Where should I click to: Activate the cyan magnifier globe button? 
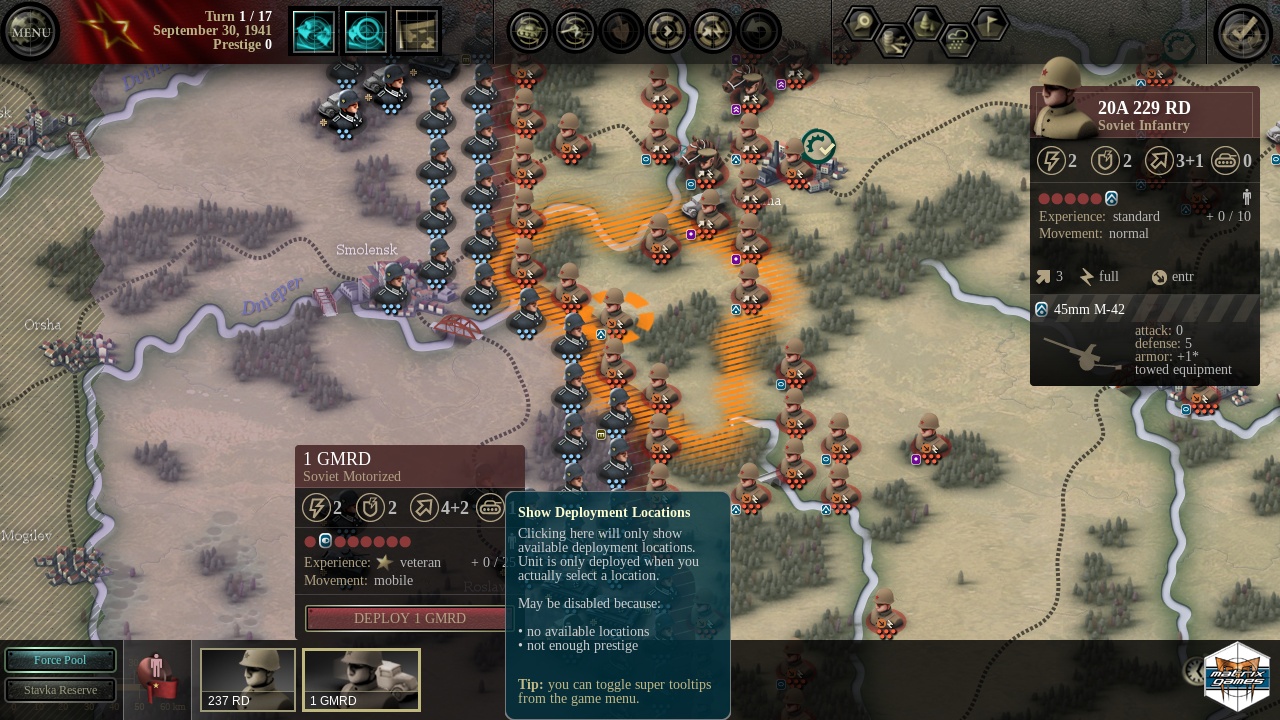pyautogui.click(x=366, y=32)
